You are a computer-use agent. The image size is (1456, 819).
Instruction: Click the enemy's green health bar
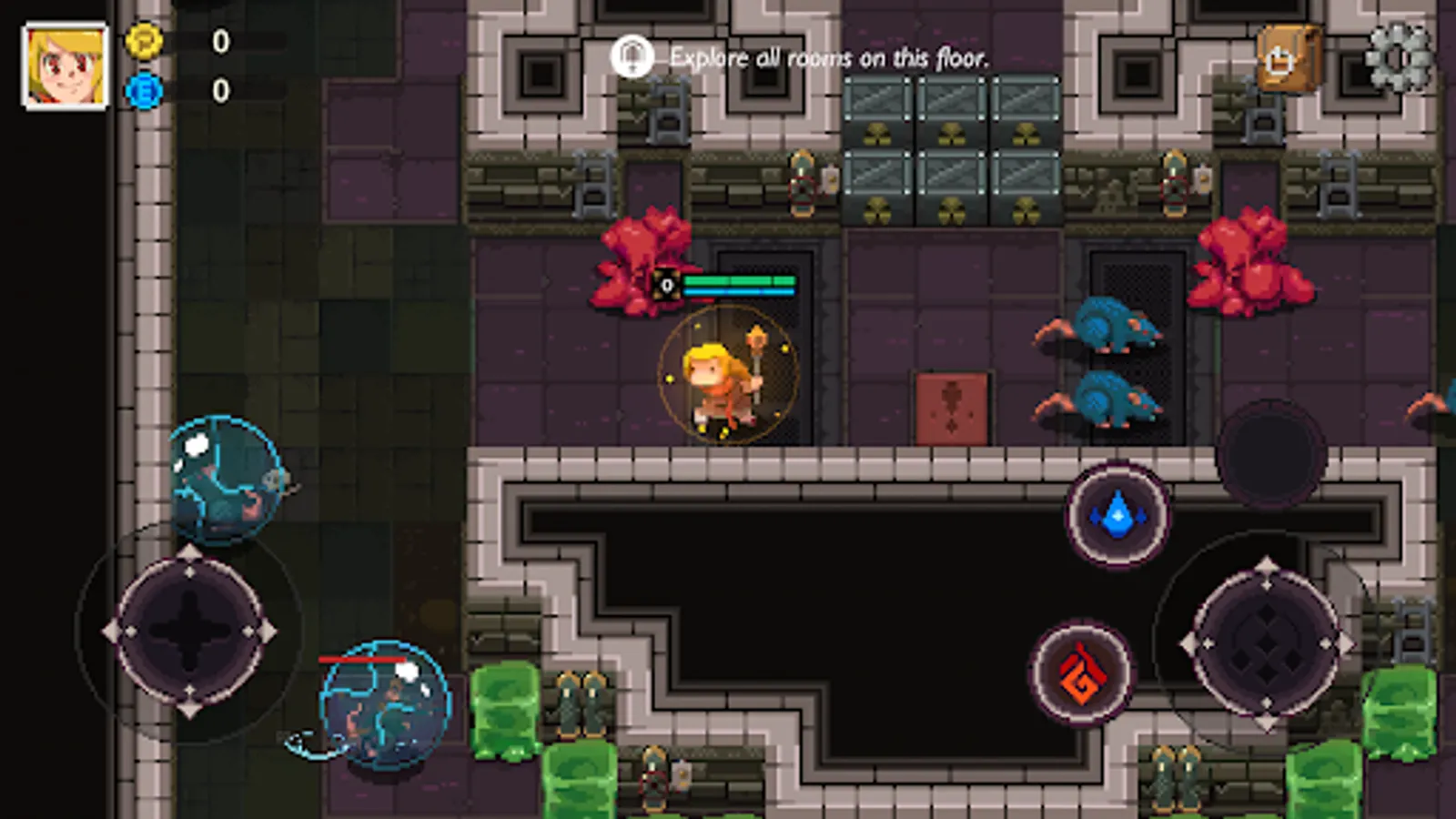(739, 281)
